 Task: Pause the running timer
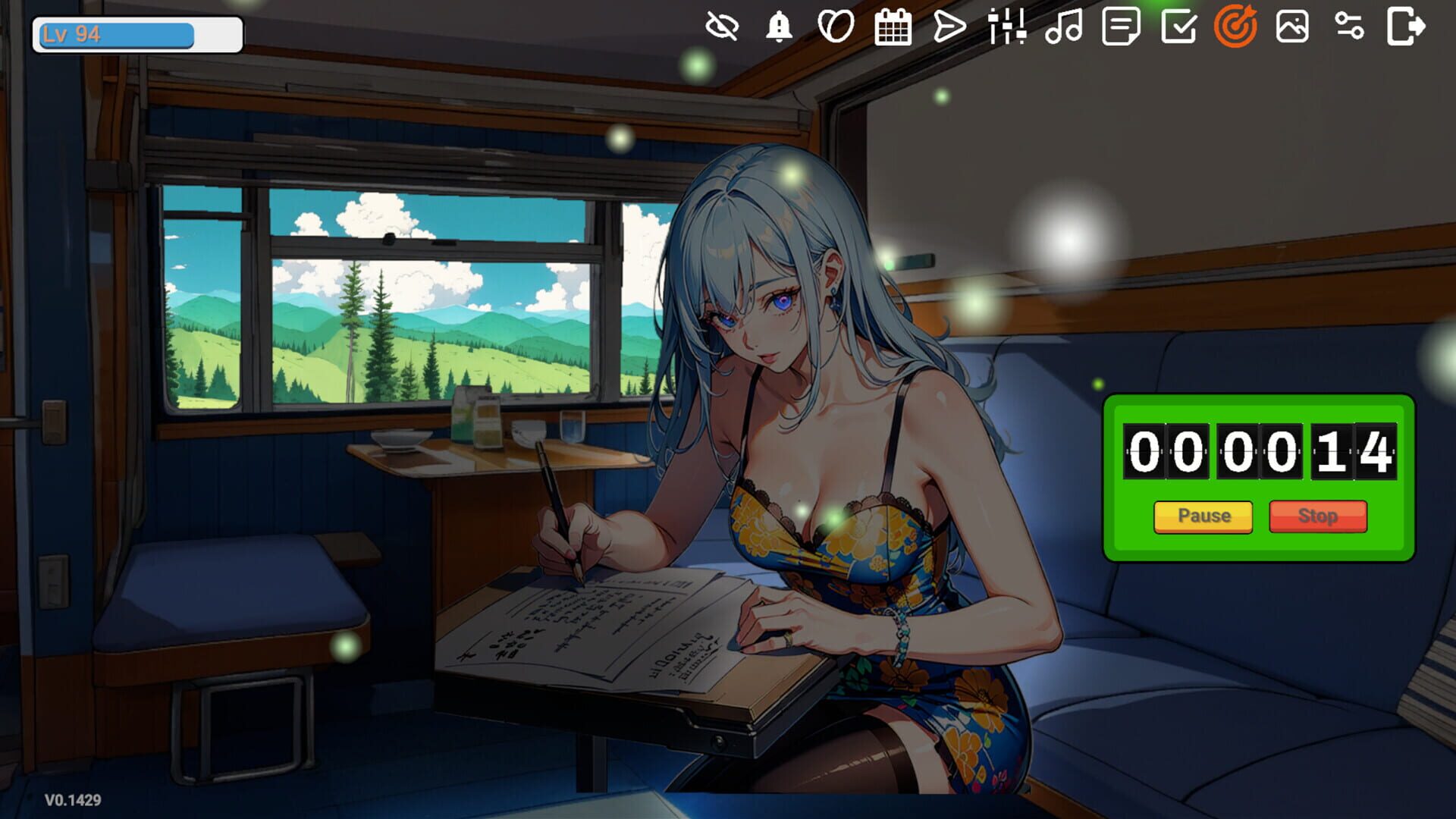pyautogui.click(x=1203, y=516)
